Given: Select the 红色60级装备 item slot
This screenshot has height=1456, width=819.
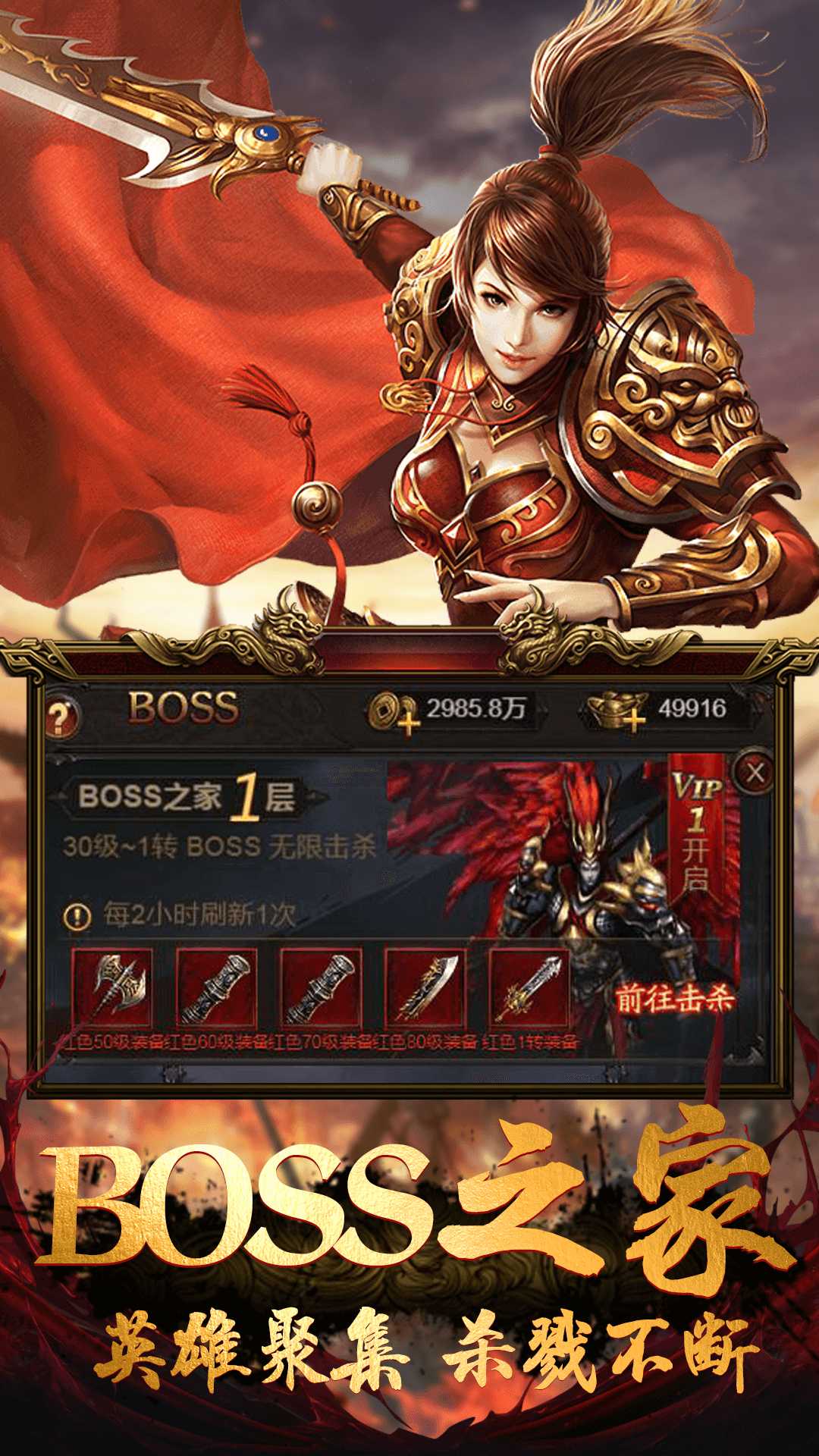Looking at the screenshot, I should [x=216, y=987].
